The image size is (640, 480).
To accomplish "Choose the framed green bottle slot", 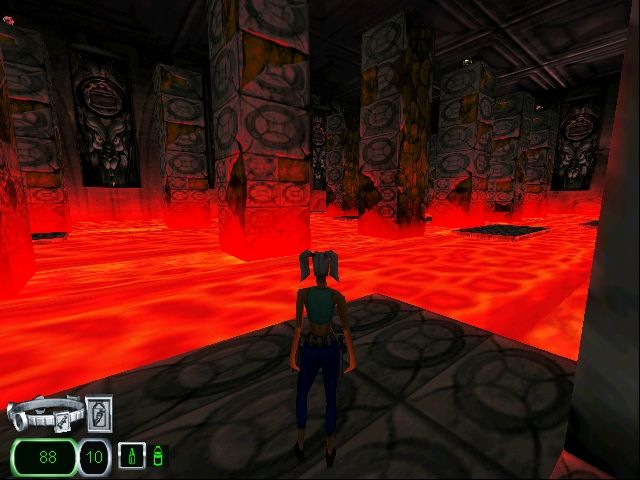I will pos(130,456).
